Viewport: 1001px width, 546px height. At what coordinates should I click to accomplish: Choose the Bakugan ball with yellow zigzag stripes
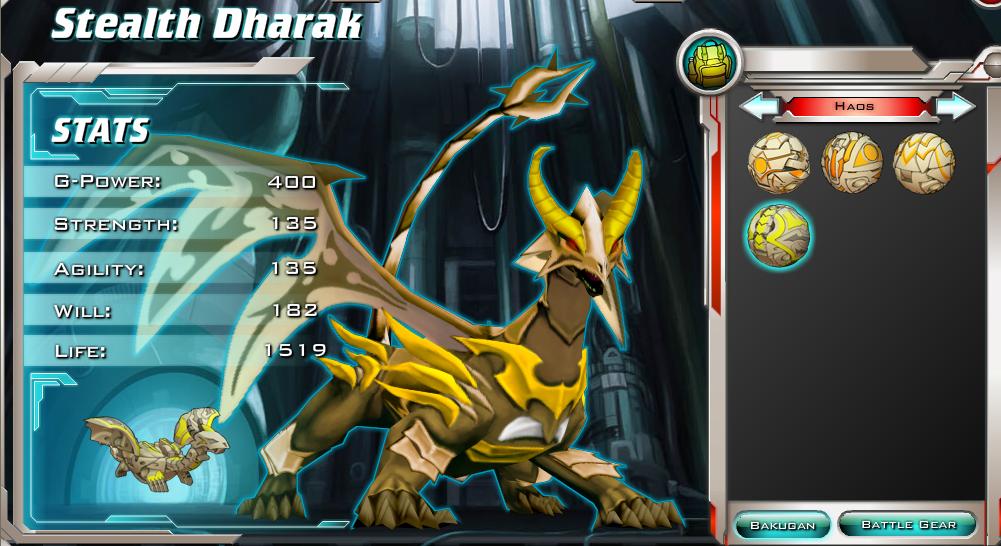(x=923, y=162)
